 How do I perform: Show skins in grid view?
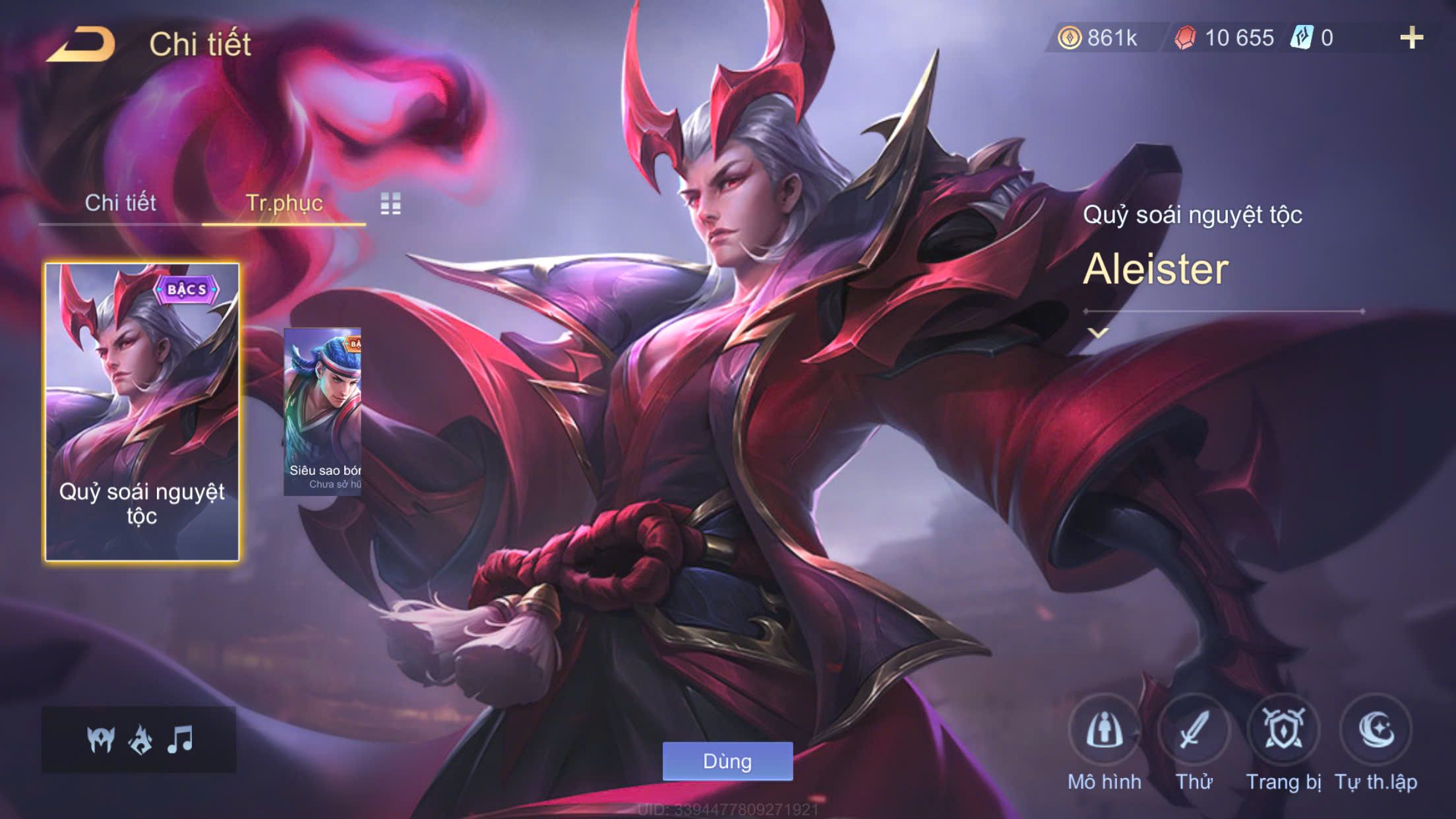390,204
